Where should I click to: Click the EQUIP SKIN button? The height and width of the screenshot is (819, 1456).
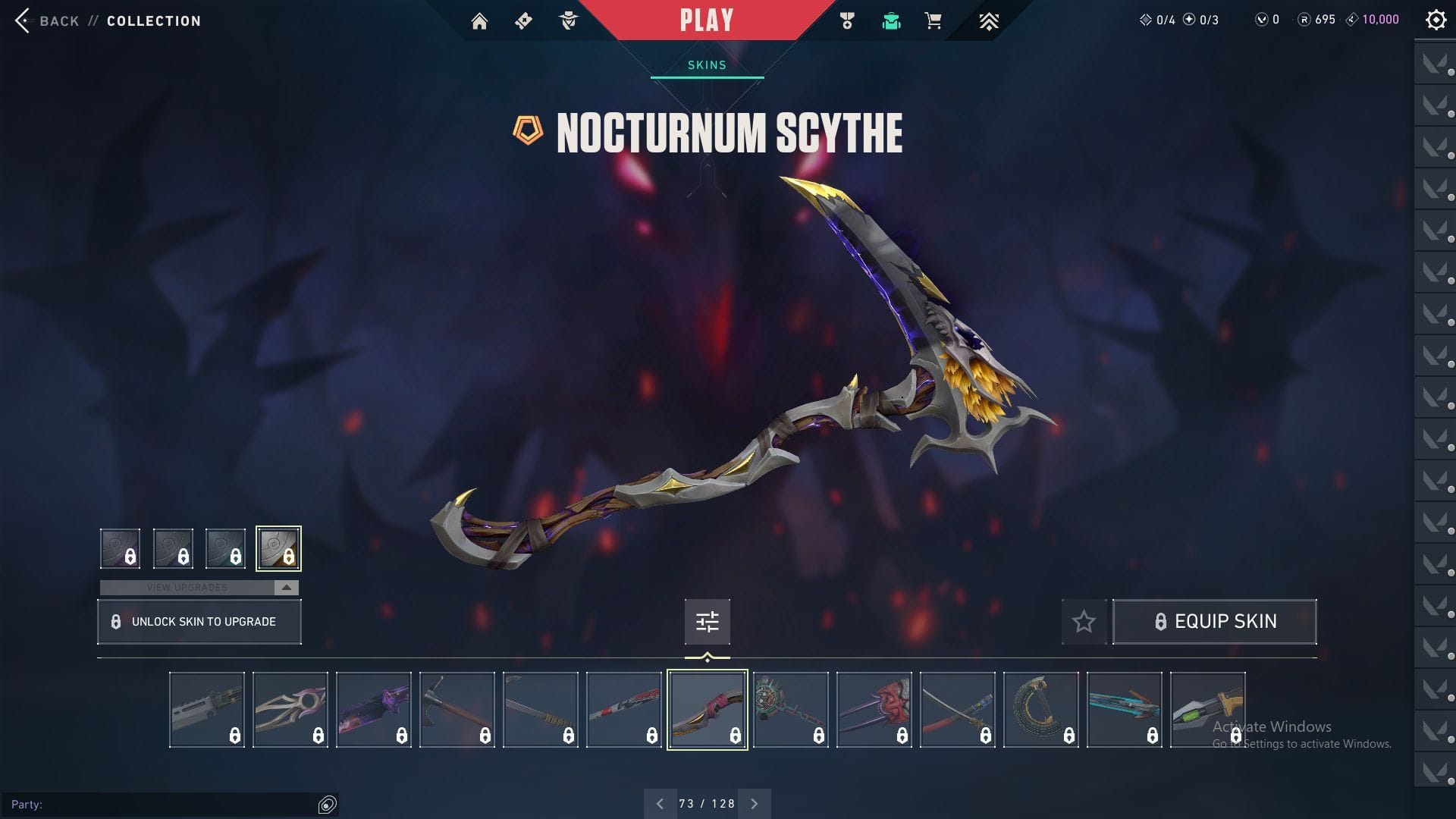tap(1214, 621)
